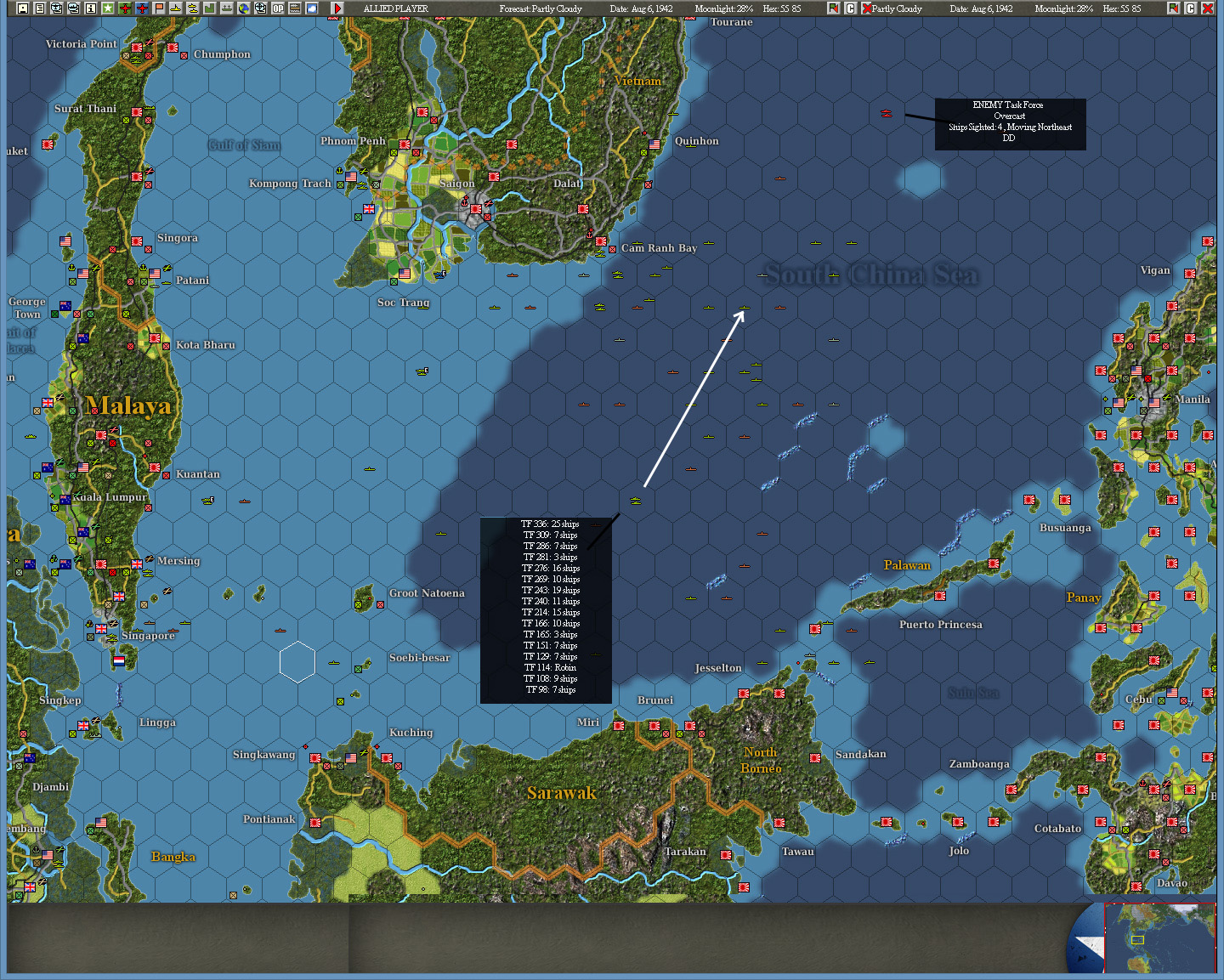Advance the turn with the red play arrow
The image size is (1224, 980).
(337, 8)
